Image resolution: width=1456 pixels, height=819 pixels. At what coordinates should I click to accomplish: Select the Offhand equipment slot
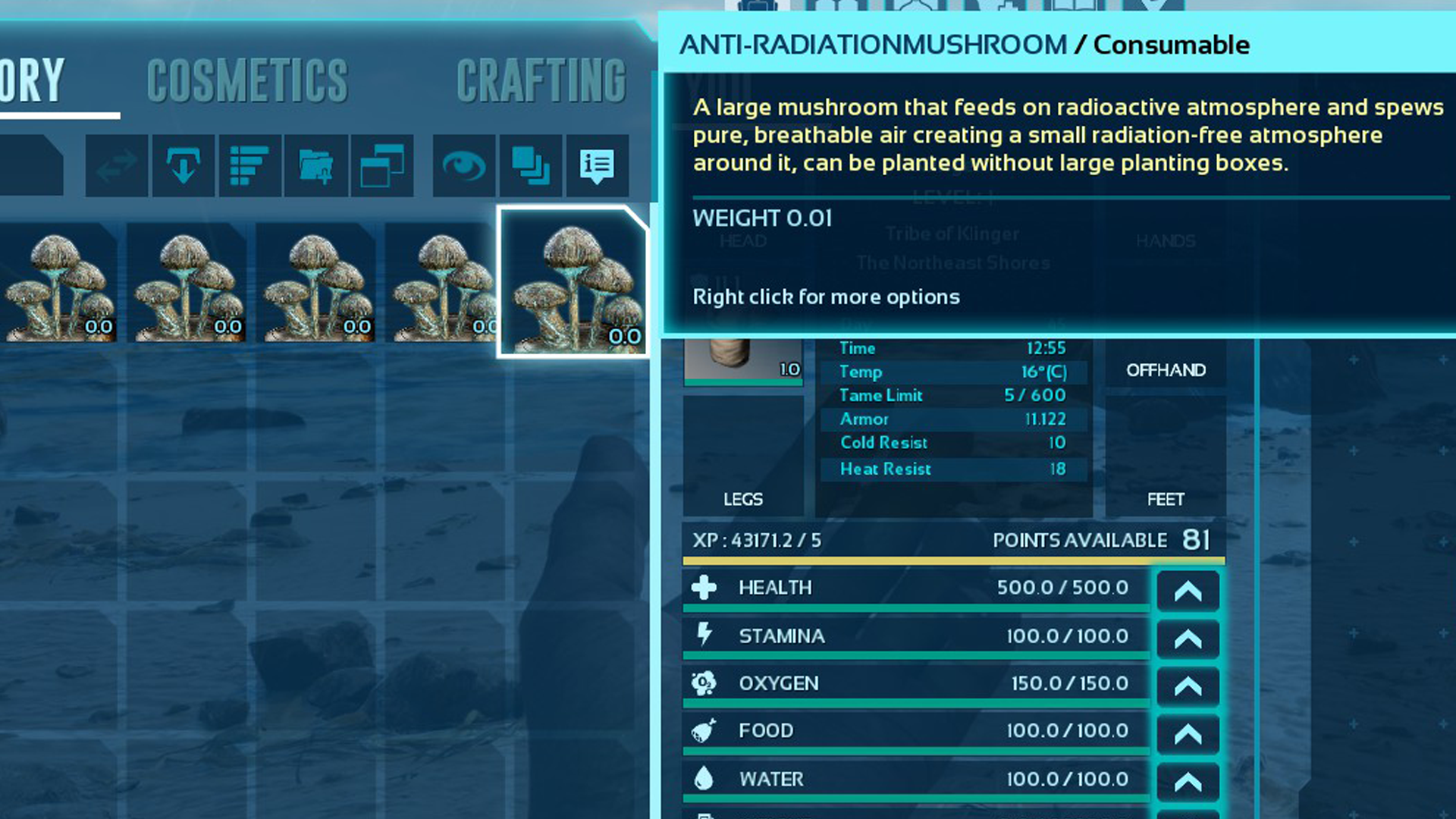(1166, 370)
